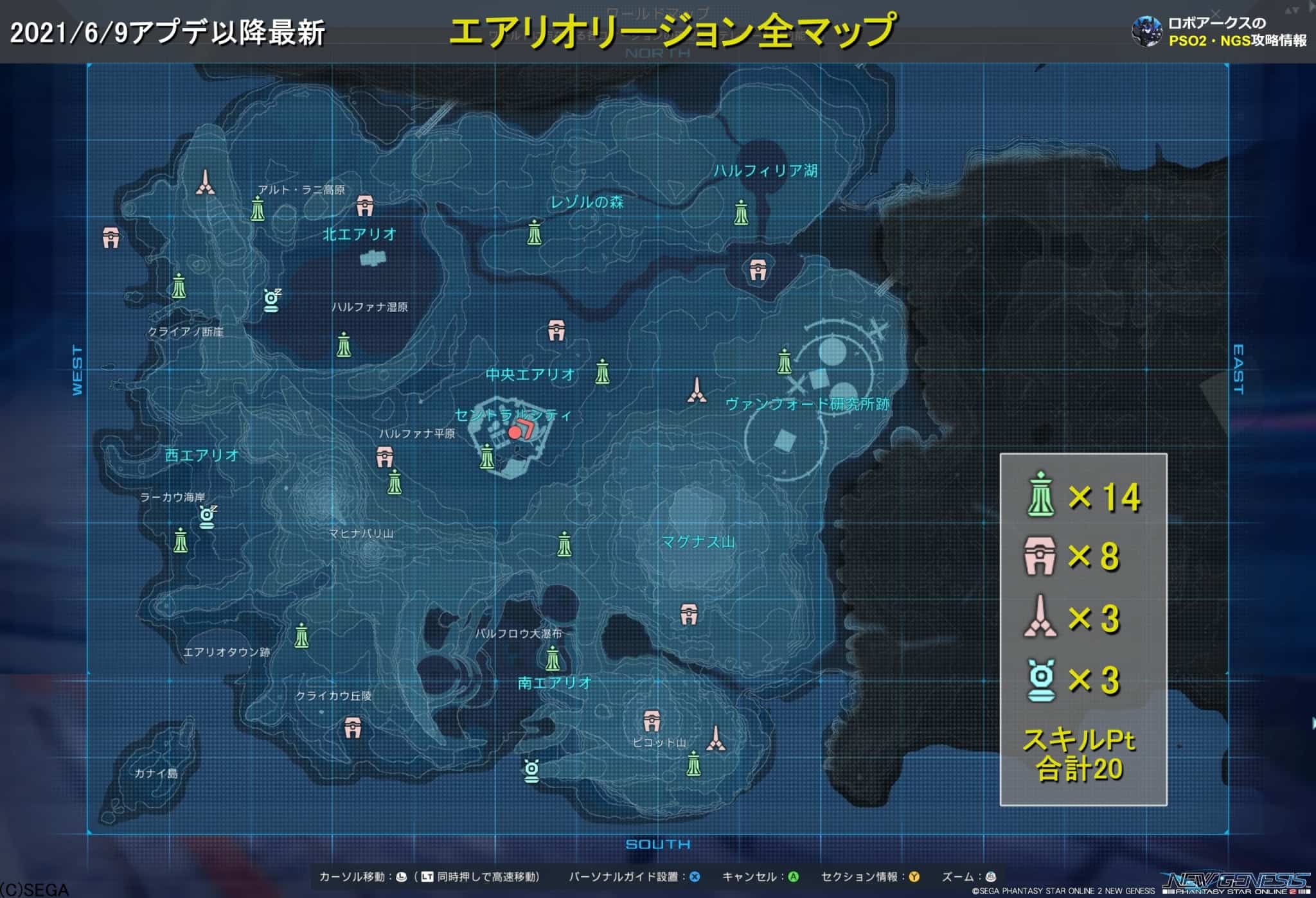The width and height of the screenshot is (1316, 898).
Task: Click the red player marker at セントラルシティ
Action: tap(513, 433)
